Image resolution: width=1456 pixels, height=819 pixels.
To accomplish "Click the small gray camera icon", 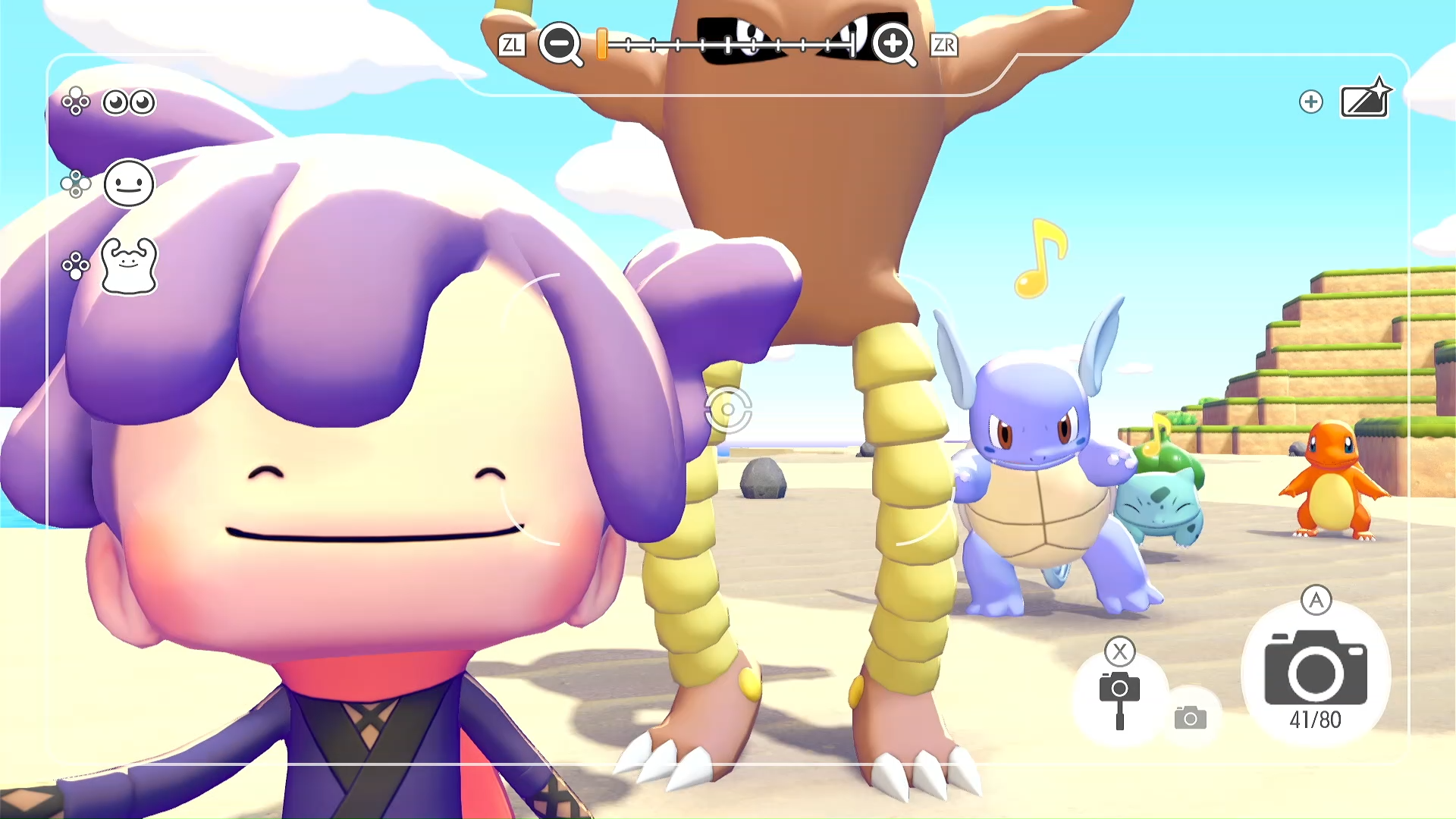I will click(x=1191, y=715).
